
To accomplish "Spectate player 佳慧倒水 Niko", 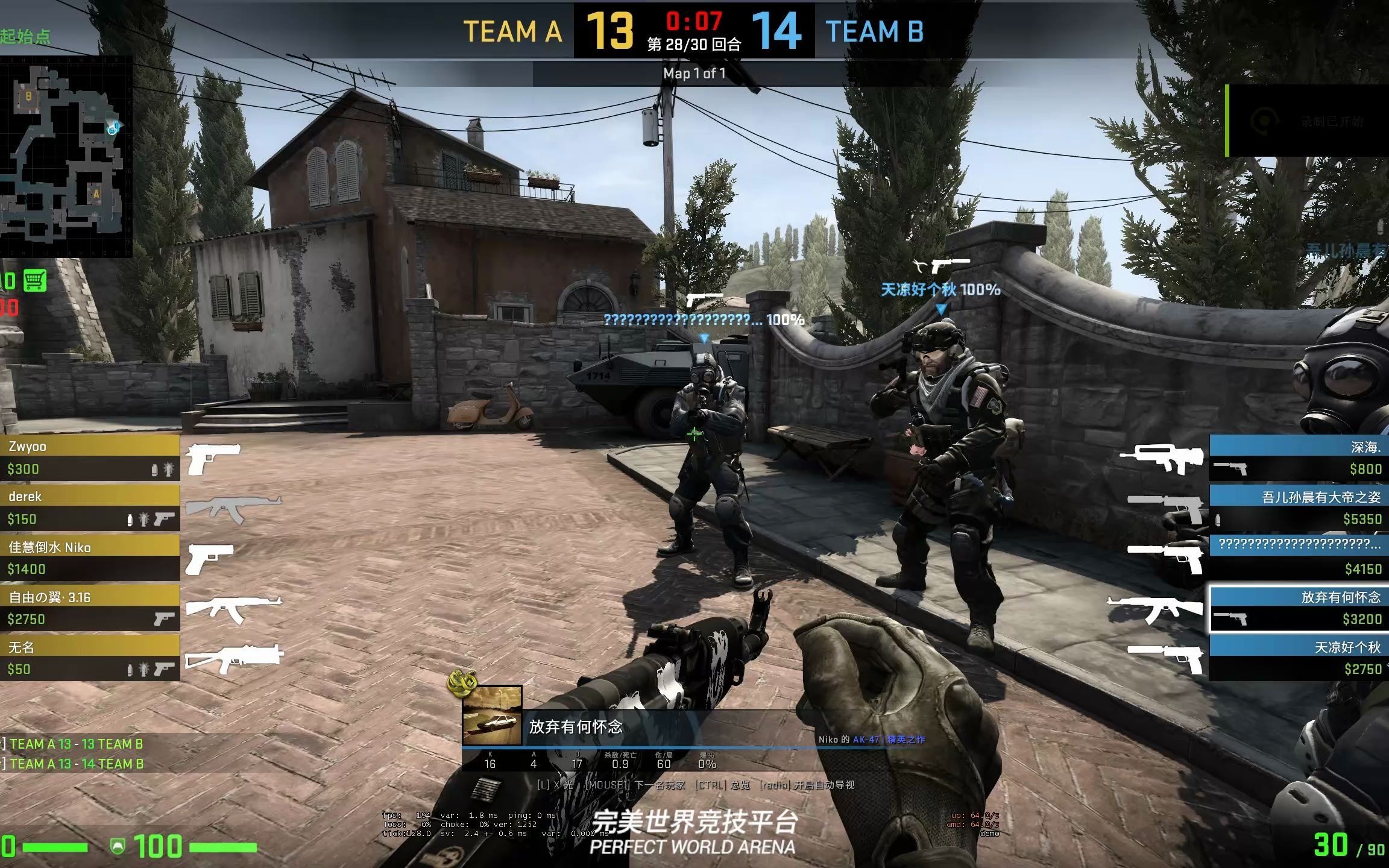I will (x=89, y=558).
